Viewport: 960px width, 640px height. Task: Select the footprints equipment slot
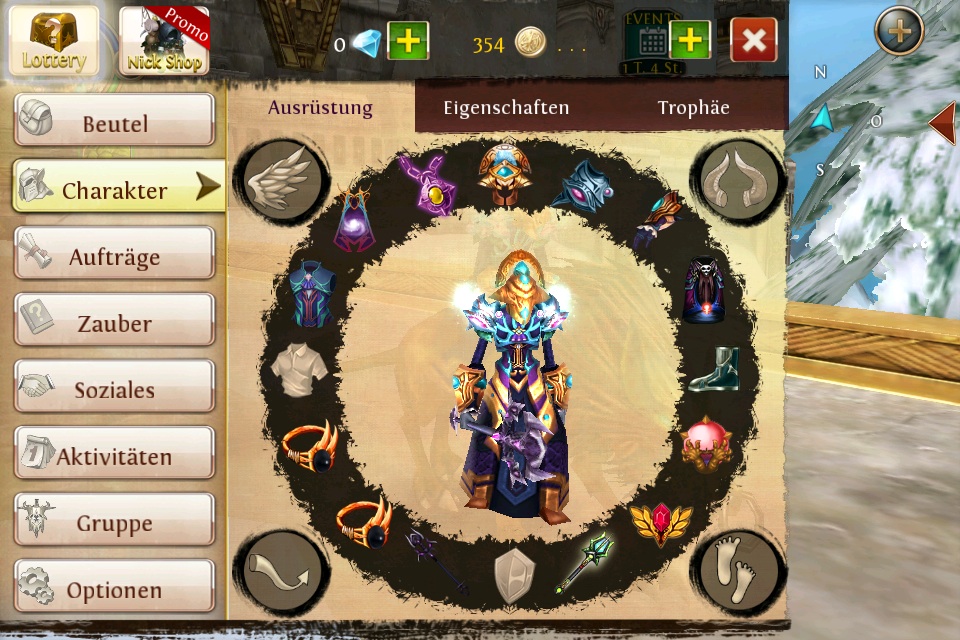point(737,572)
